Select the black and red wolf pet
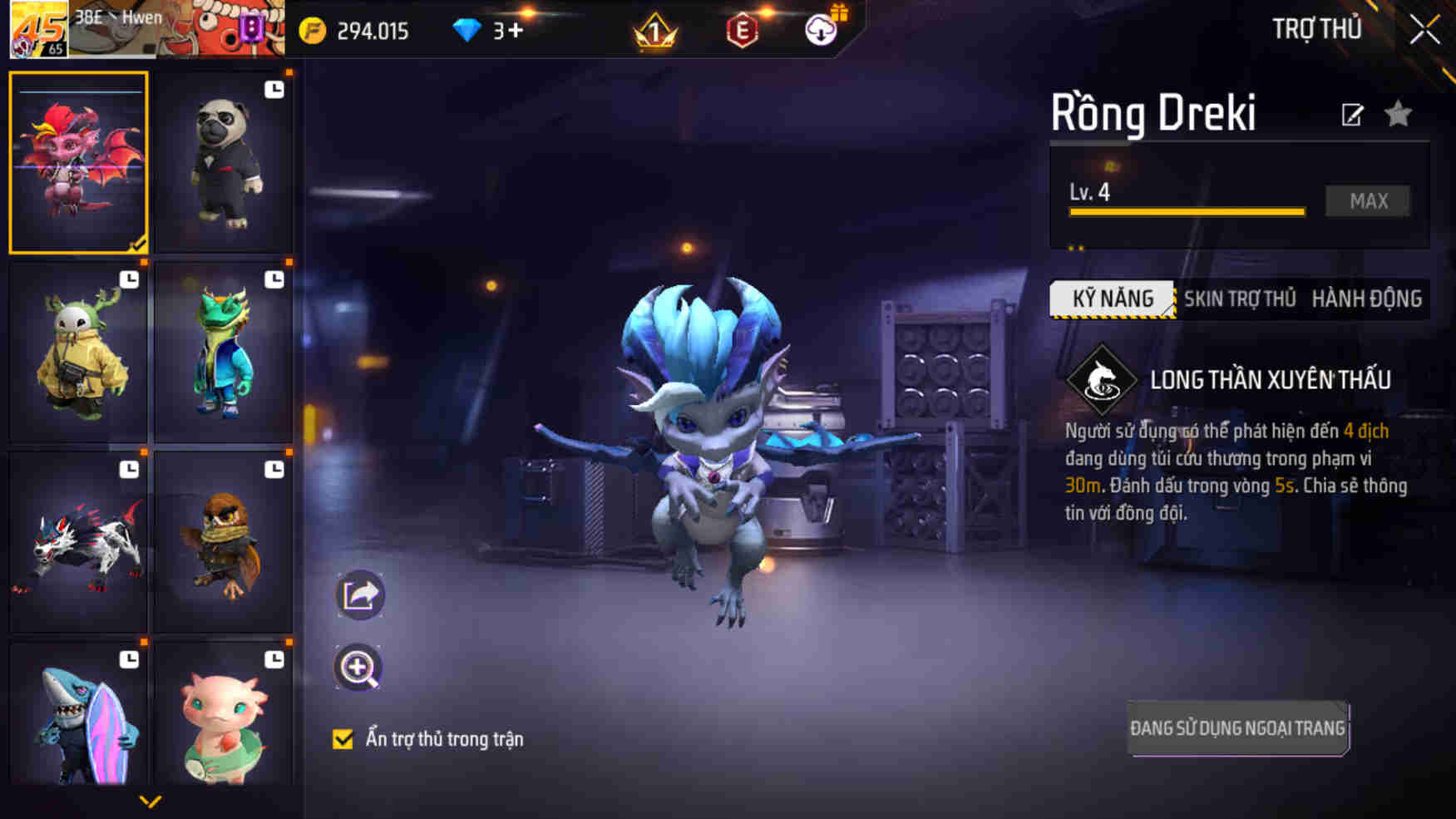The image size is (1456, 819). coord(79,542)
